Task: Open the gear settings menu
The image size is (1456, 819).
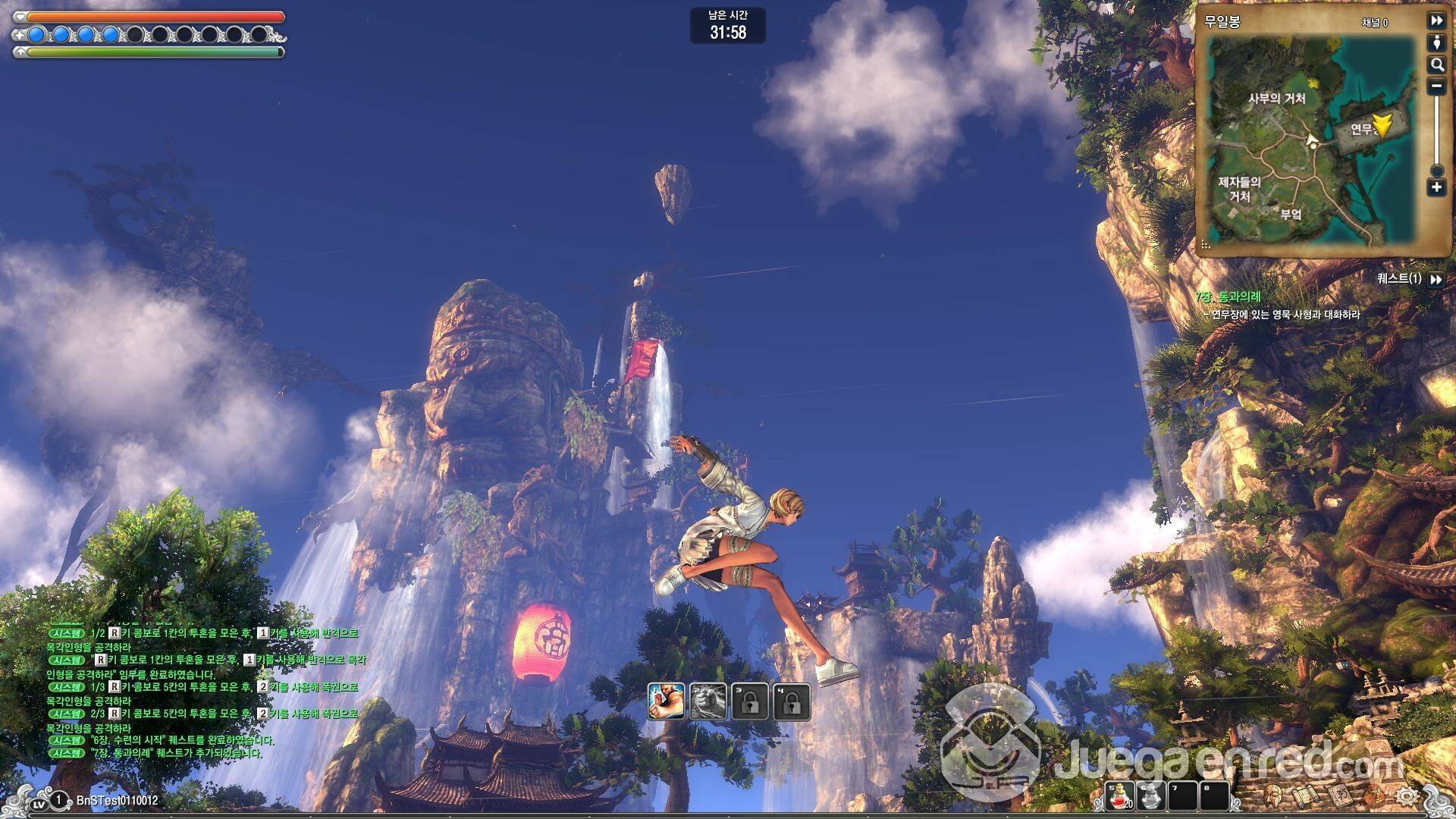Action: pyautogui.click(x=1407, y=795)
